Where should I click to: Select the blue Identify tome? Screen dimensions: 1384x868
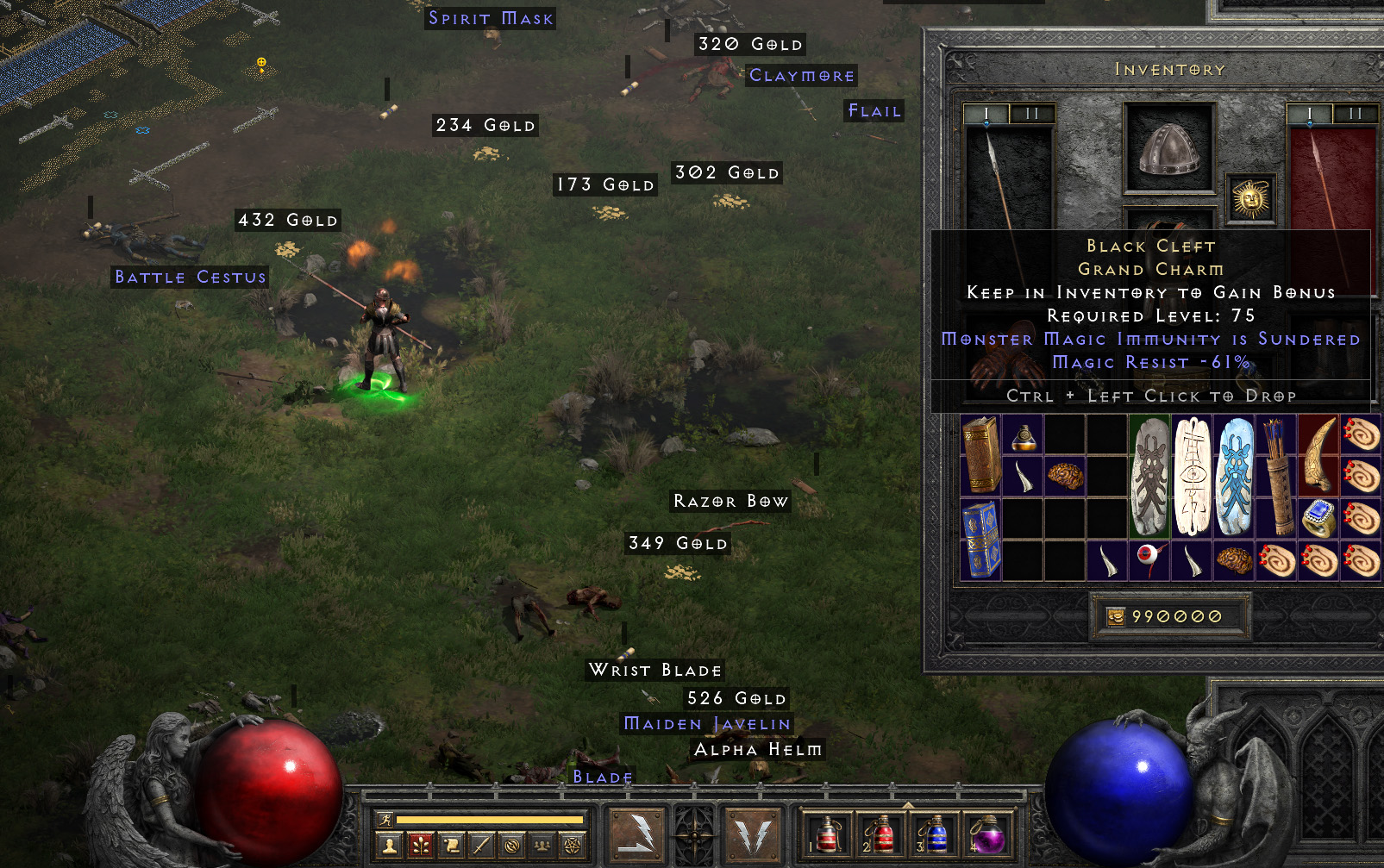coord(980,539)
